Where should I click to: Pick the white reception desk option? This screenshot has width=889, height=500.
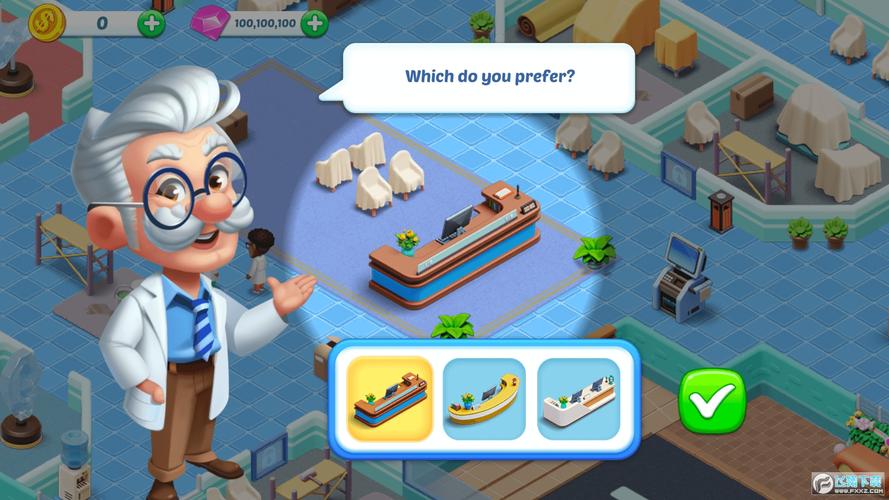pyautogui.click(x=577, y=399)
